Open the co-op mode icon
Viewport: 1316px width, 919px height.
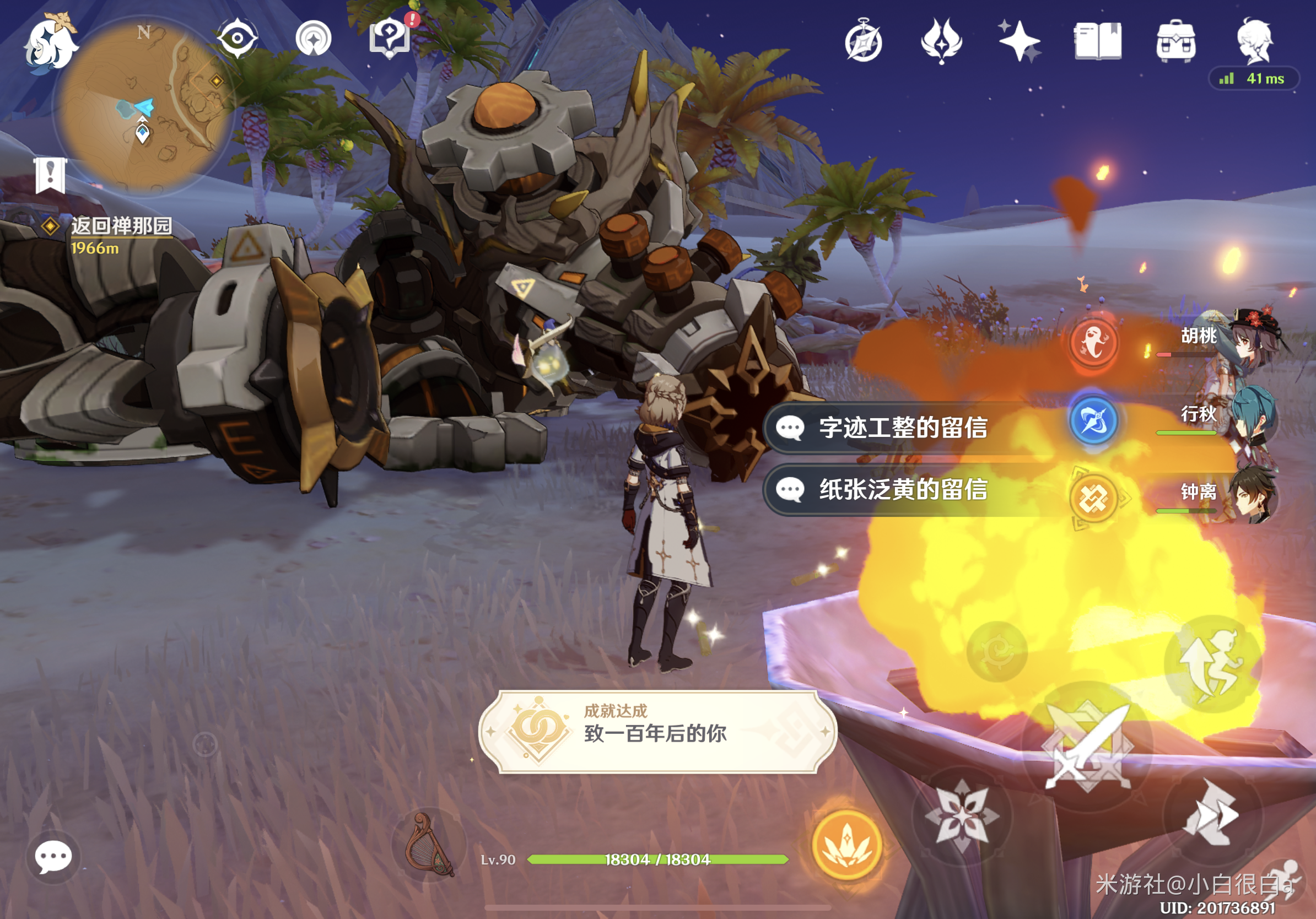coord(313,39)
